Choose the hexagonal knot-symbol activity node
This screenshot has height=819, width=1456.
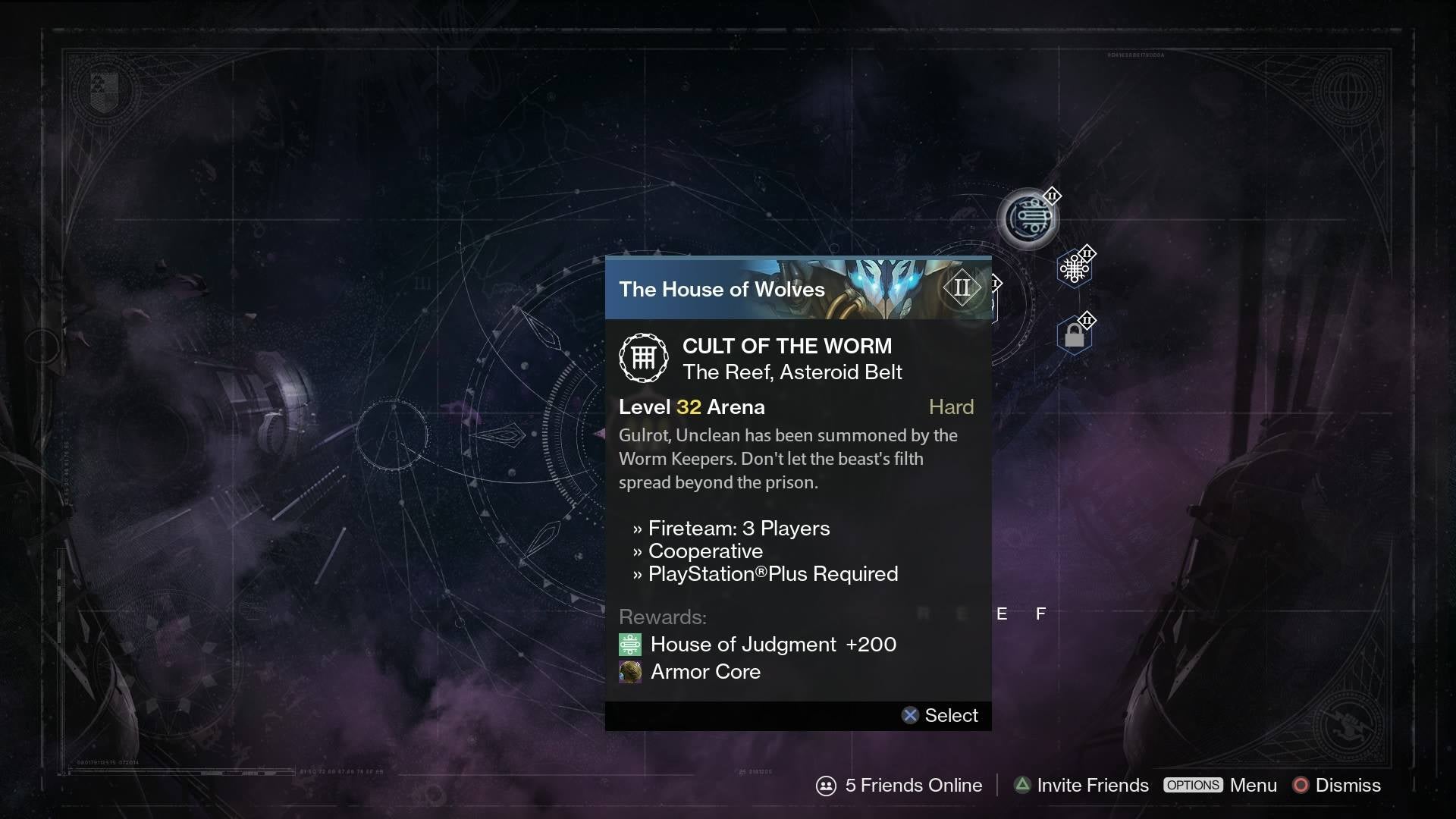click(1074, 268)
